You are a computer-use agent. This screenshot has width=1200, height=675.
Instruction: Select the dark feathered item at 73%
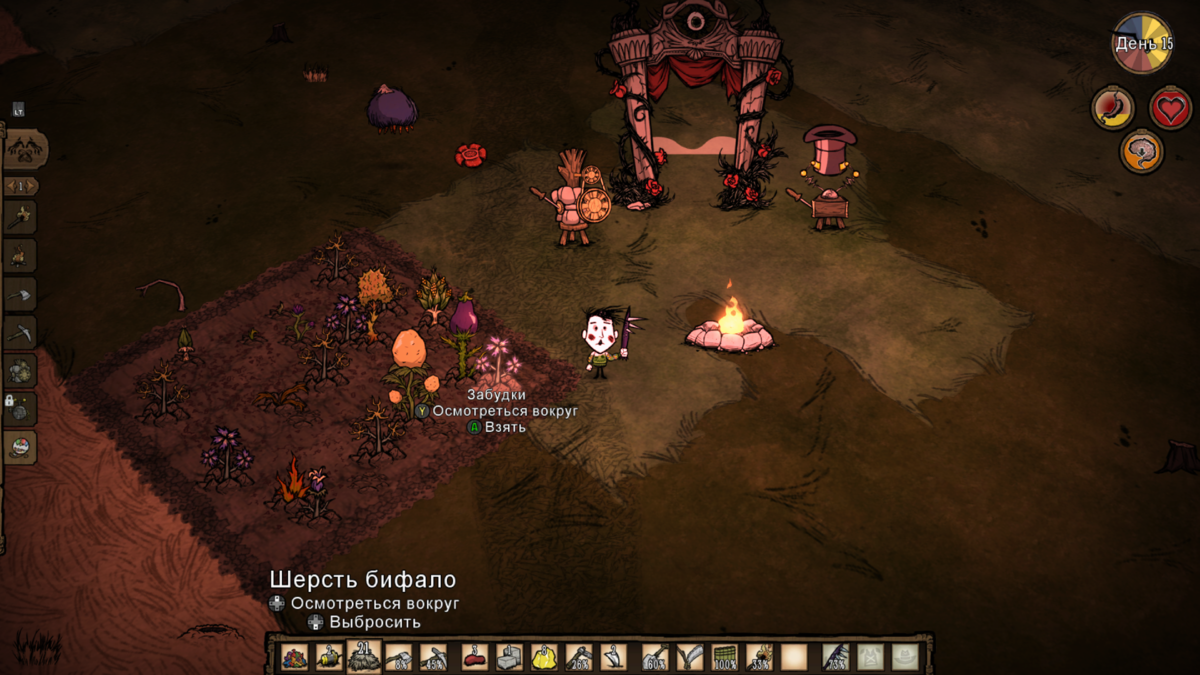click(836, 657)
